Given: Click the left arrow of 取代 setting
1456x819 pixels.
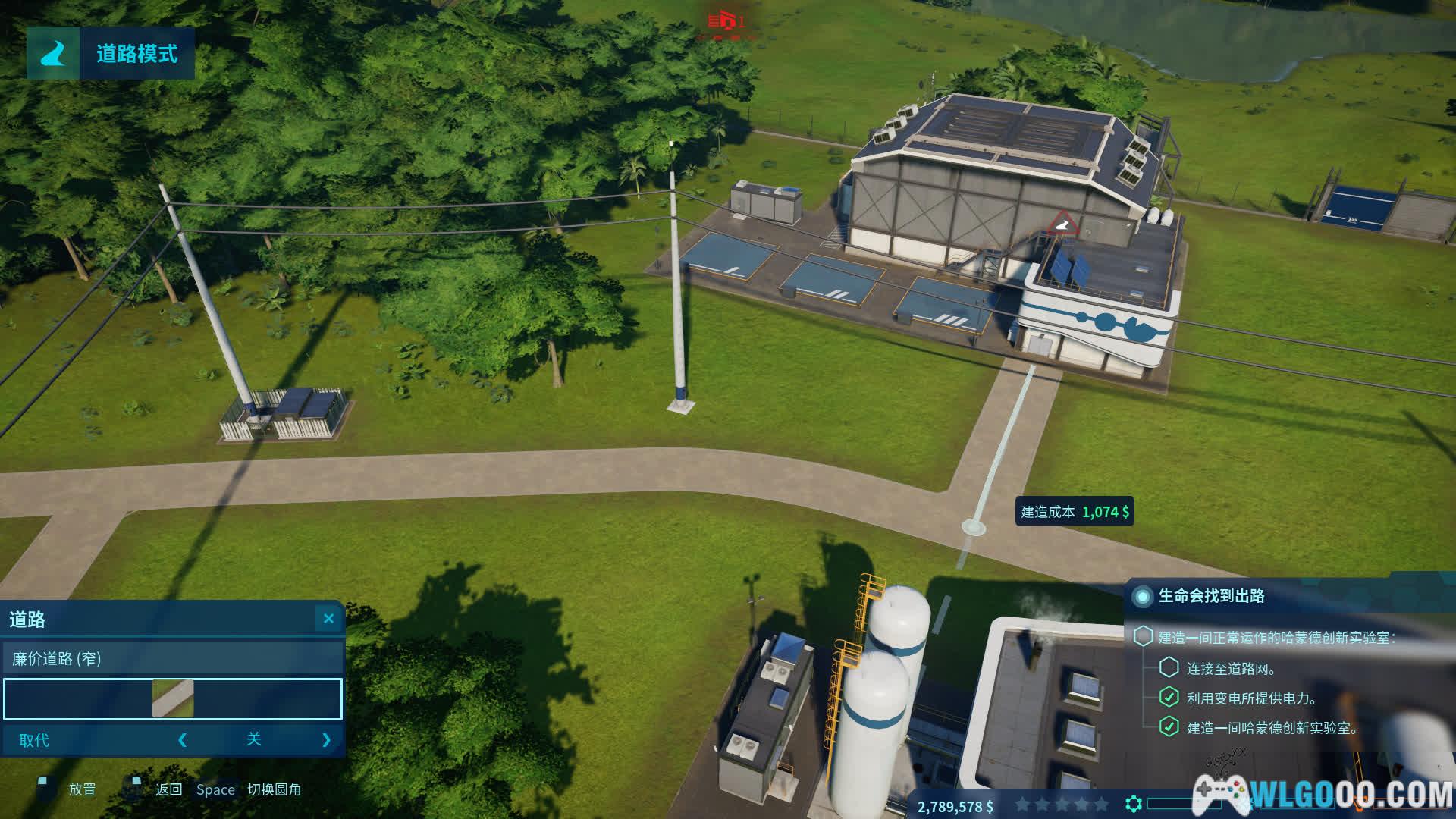Looking at the screenshot, I should point(182,740).
